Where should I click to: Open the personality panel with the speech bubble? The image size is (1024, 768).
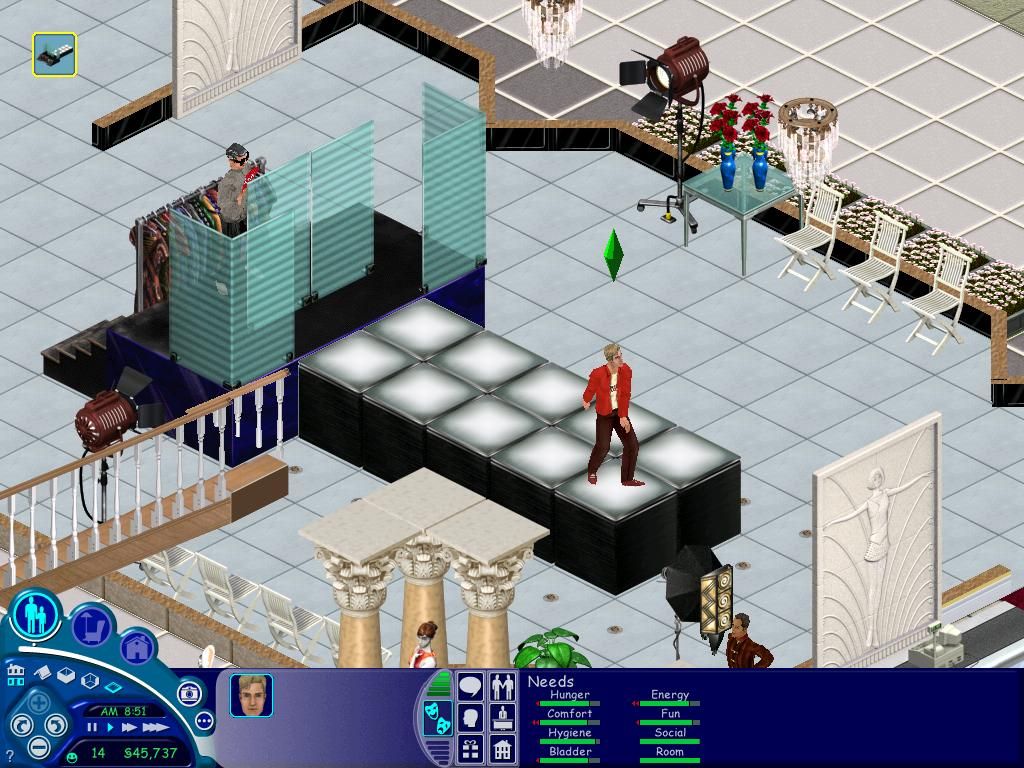pos(470,687)
